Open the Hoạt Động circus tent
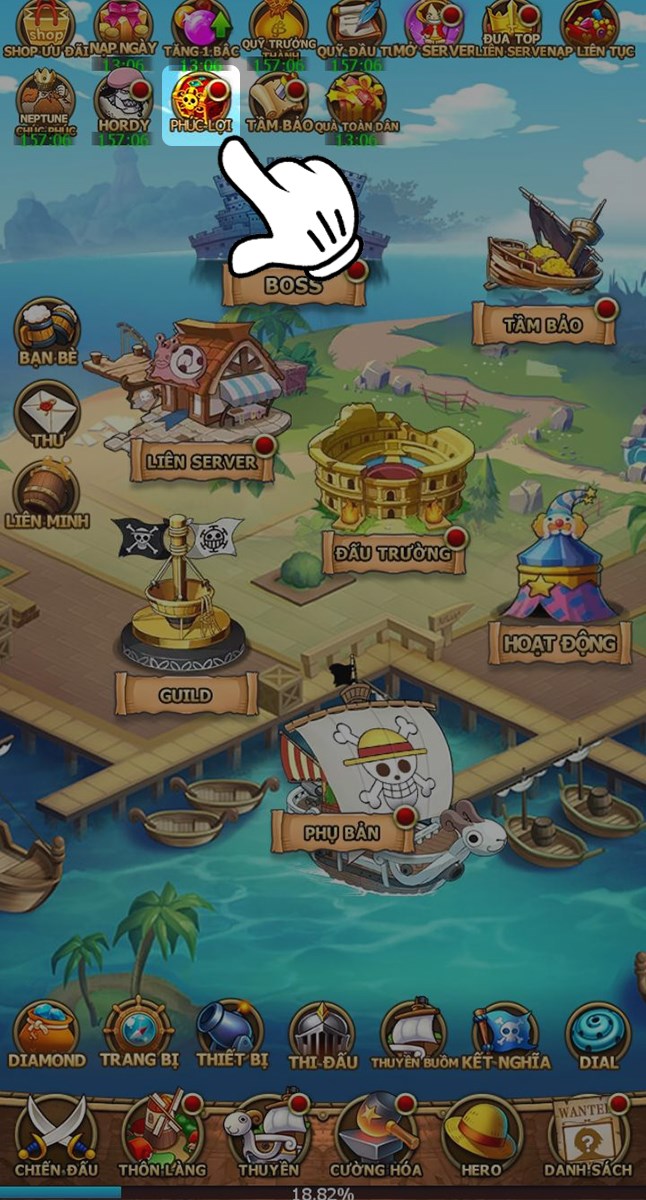This screenshot has width=646, height=1200. pyautogui.click(x=559, y=641)
